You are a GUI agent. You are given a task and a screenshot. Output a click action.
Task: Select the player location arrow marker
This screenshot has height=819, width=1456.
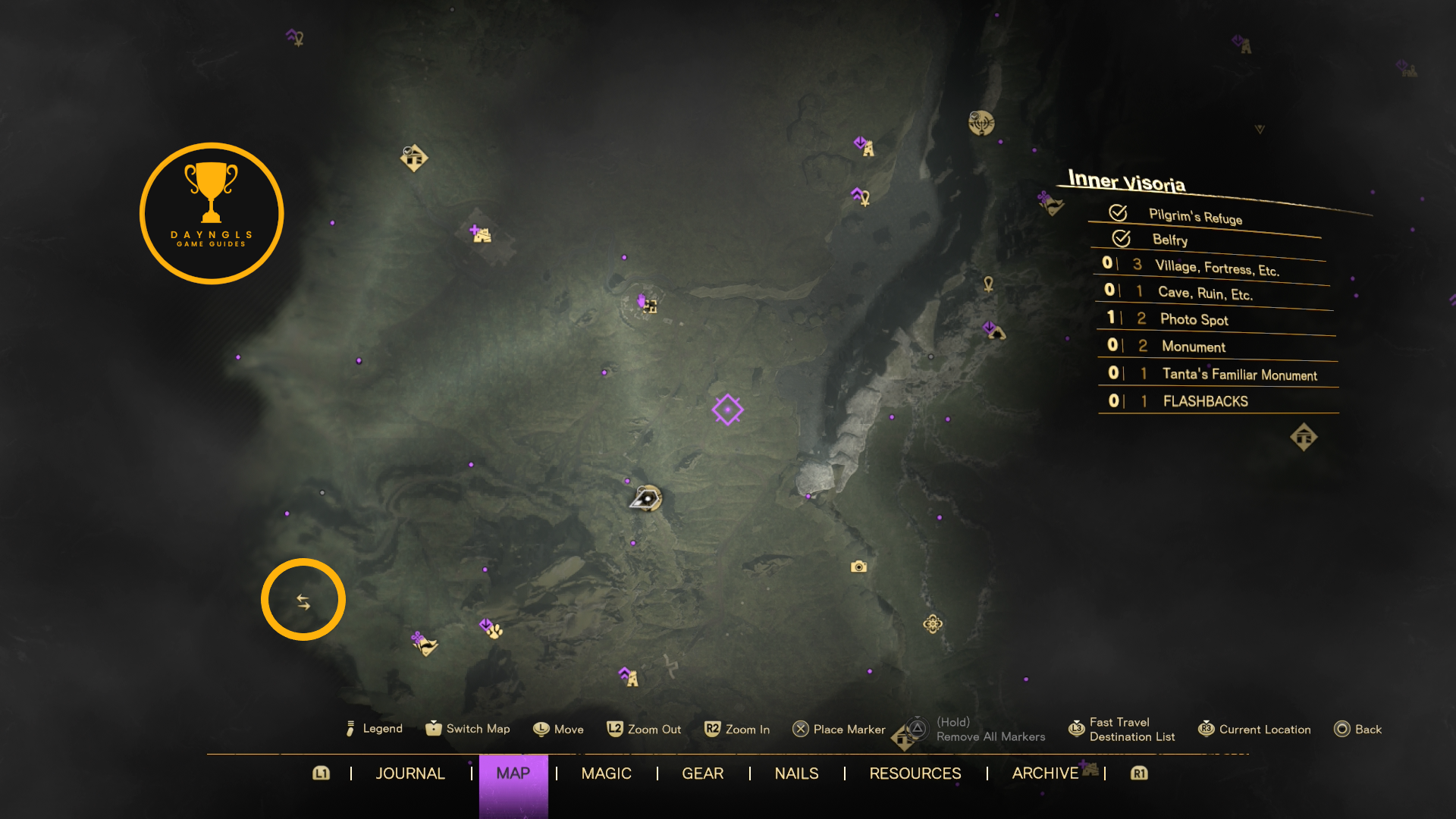coord(646,498)
